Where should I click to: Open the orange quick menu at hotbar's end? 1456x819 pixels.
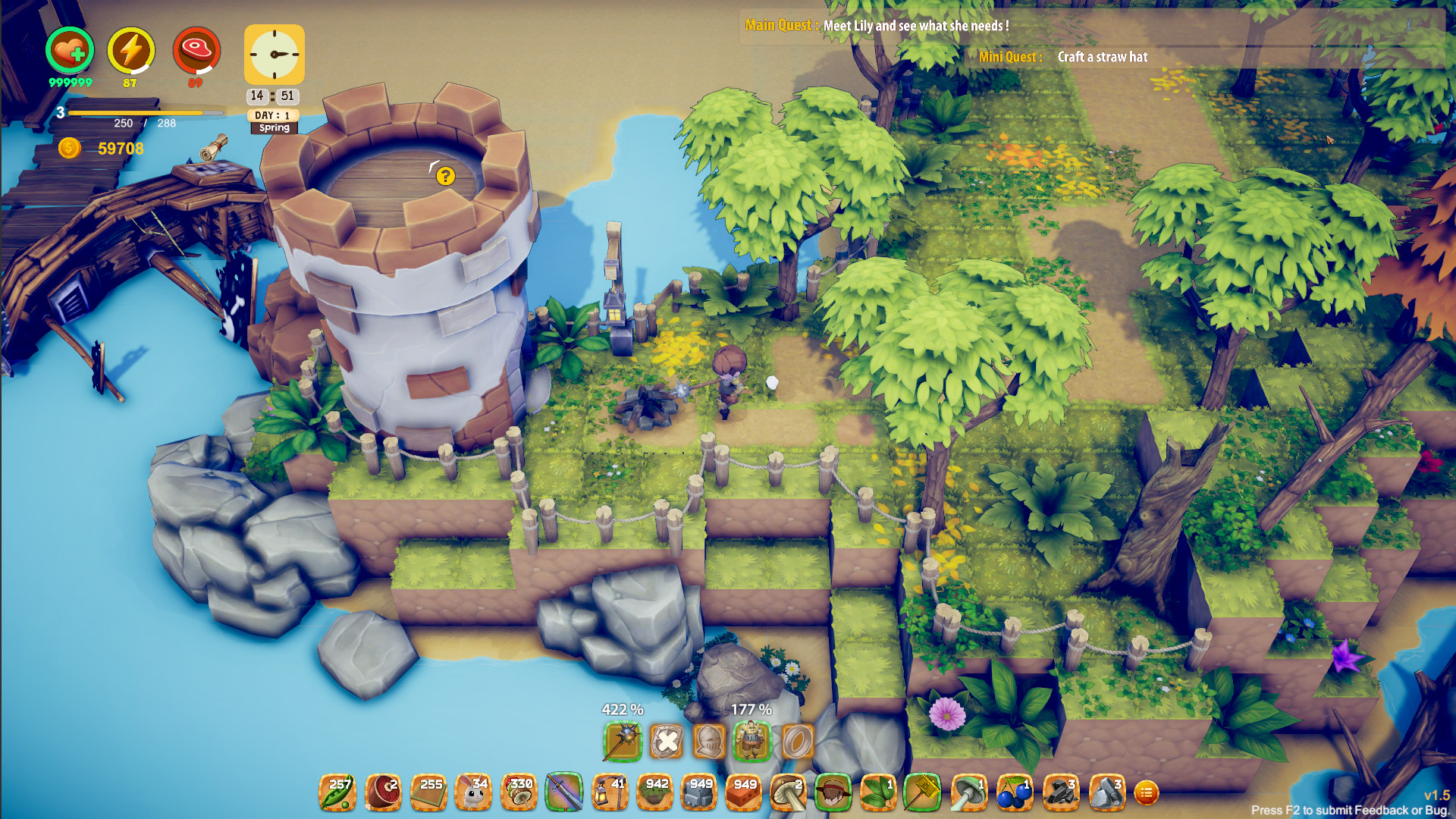(x=1147, y=792)
